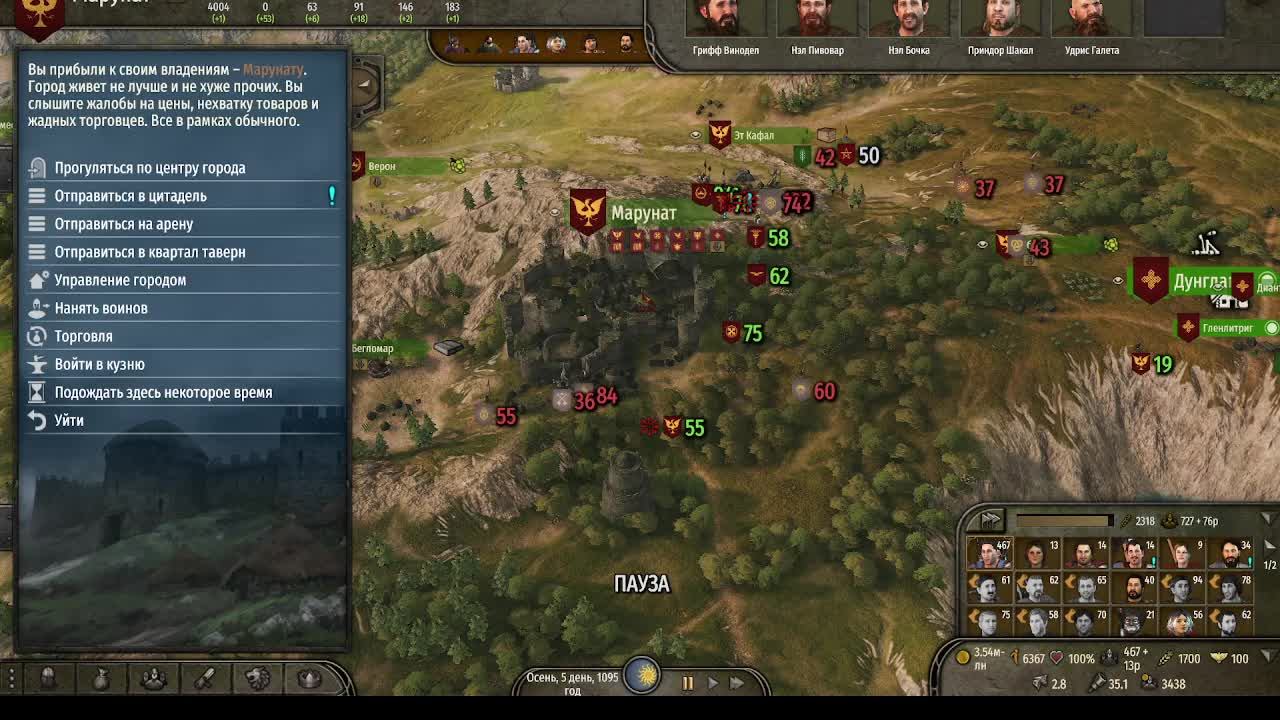Image resolution: width=1280 pixels, height=720 pixels.
Task: Pause the game with the pause button
Action: 688,683
